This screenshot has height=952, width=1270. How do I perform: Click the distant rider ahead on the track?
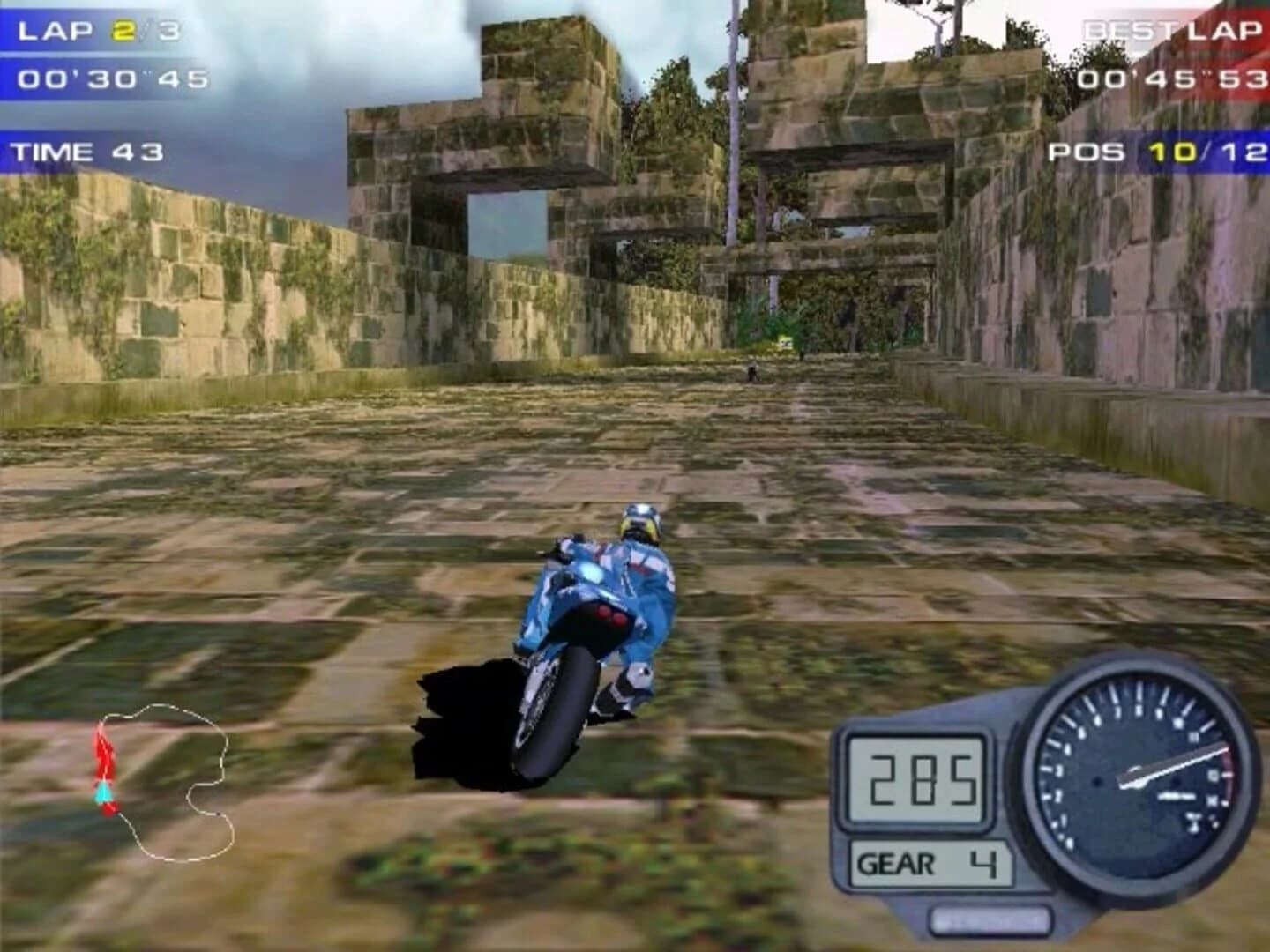tap(751, 371)
